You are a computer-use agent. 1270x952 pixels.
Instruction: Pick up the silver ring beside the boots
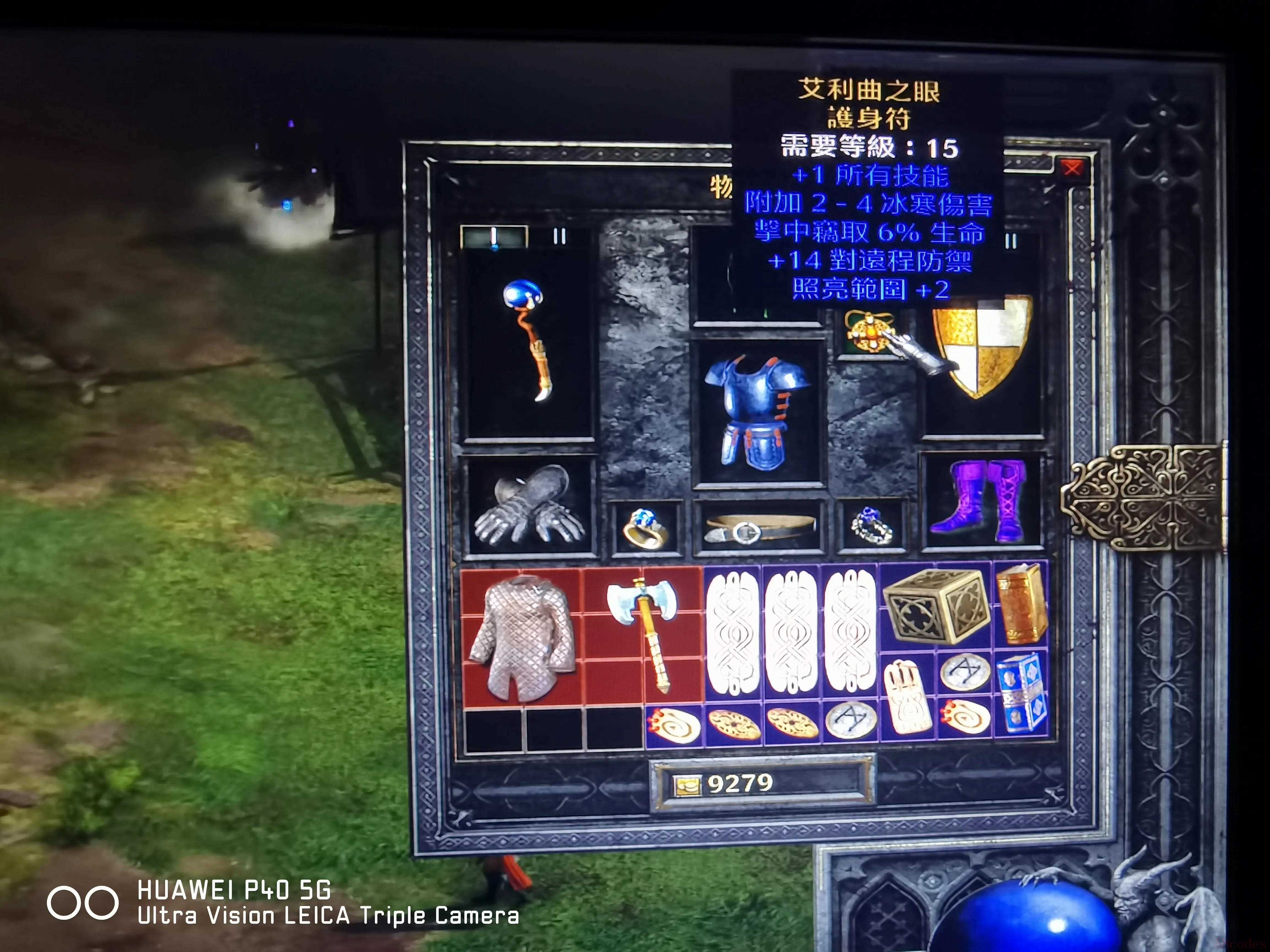[x=871, y=526]
